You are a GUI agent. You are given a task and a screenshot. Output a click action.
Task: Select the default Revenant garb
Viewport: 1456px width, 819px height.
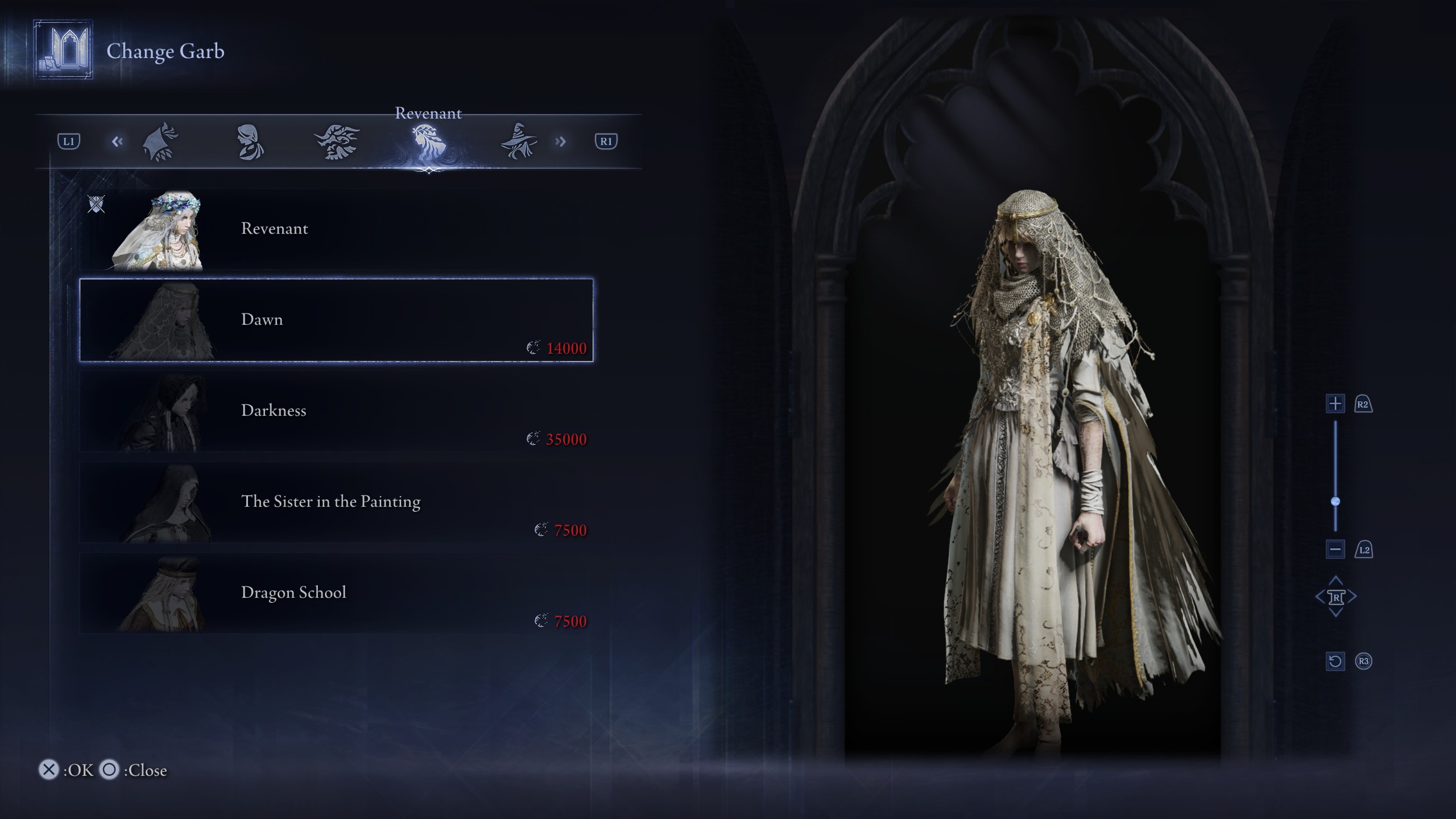(x=336, y=229)
